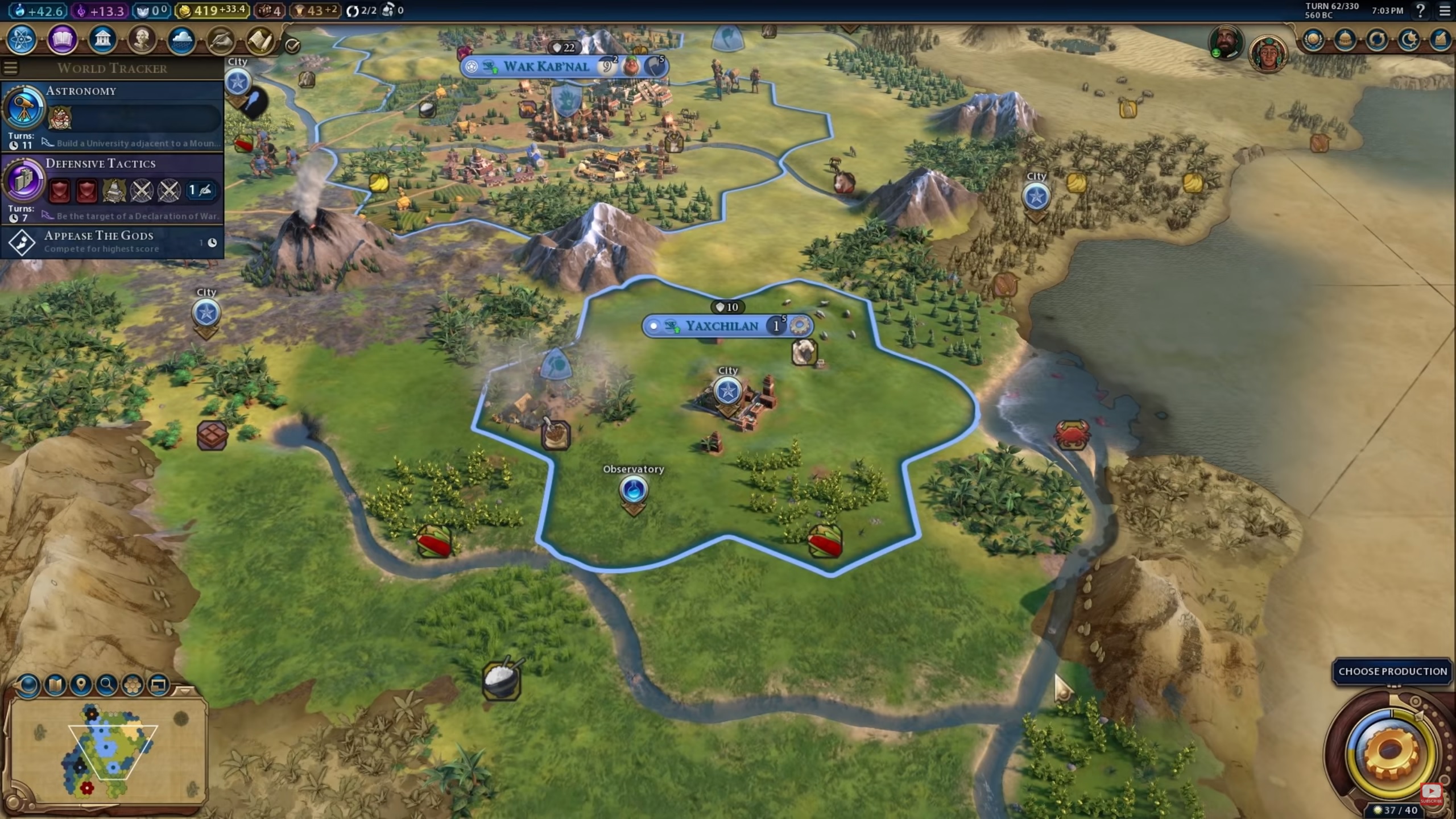Open the Civilopedia question mark help
The image size is (1456, 819).
tap(1420, 10)
